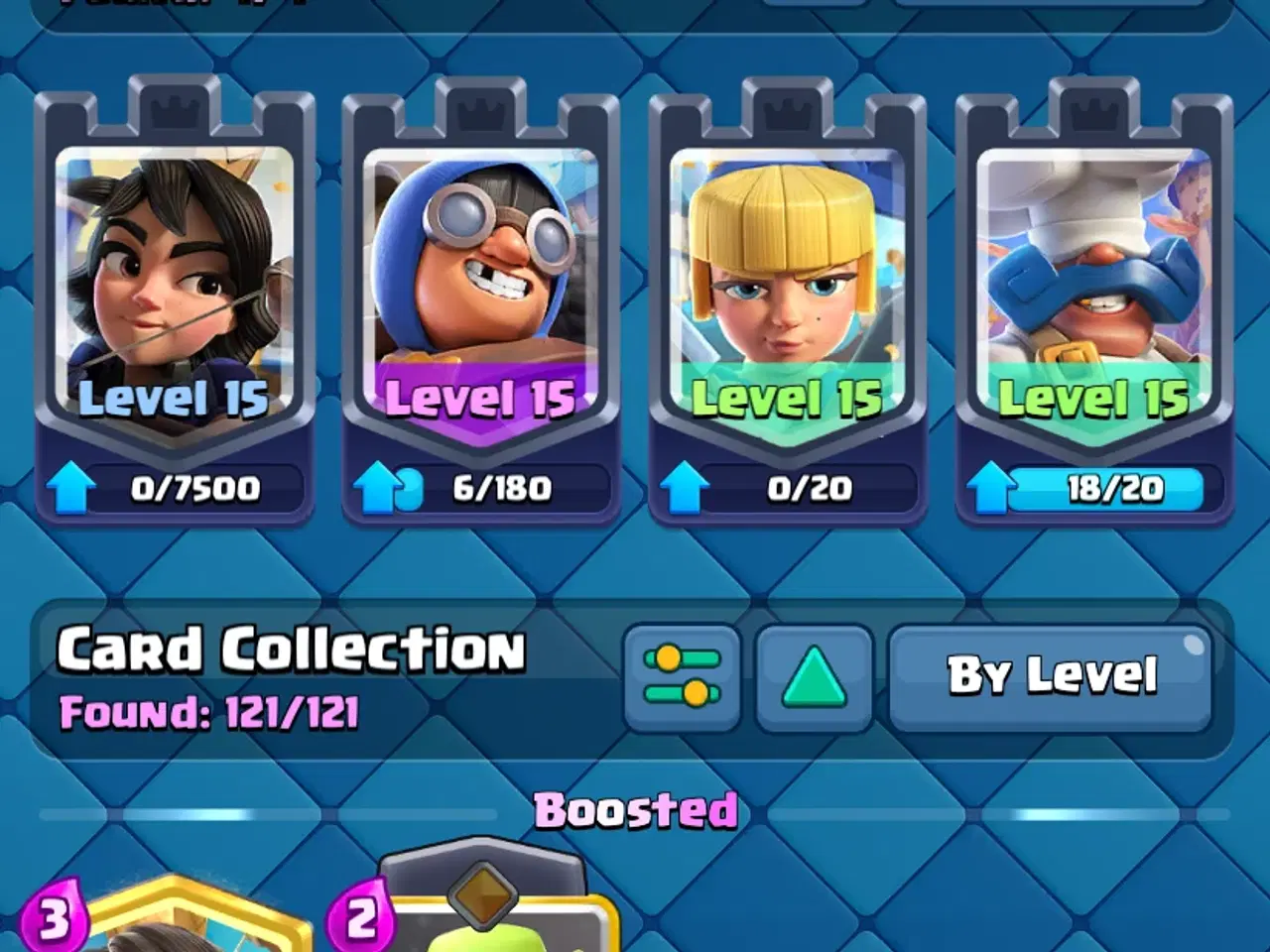1270x952 pixels.
Task: Tap the 18/20 progress bar on the Royal Chef card
Action: tap(1108, 486)
